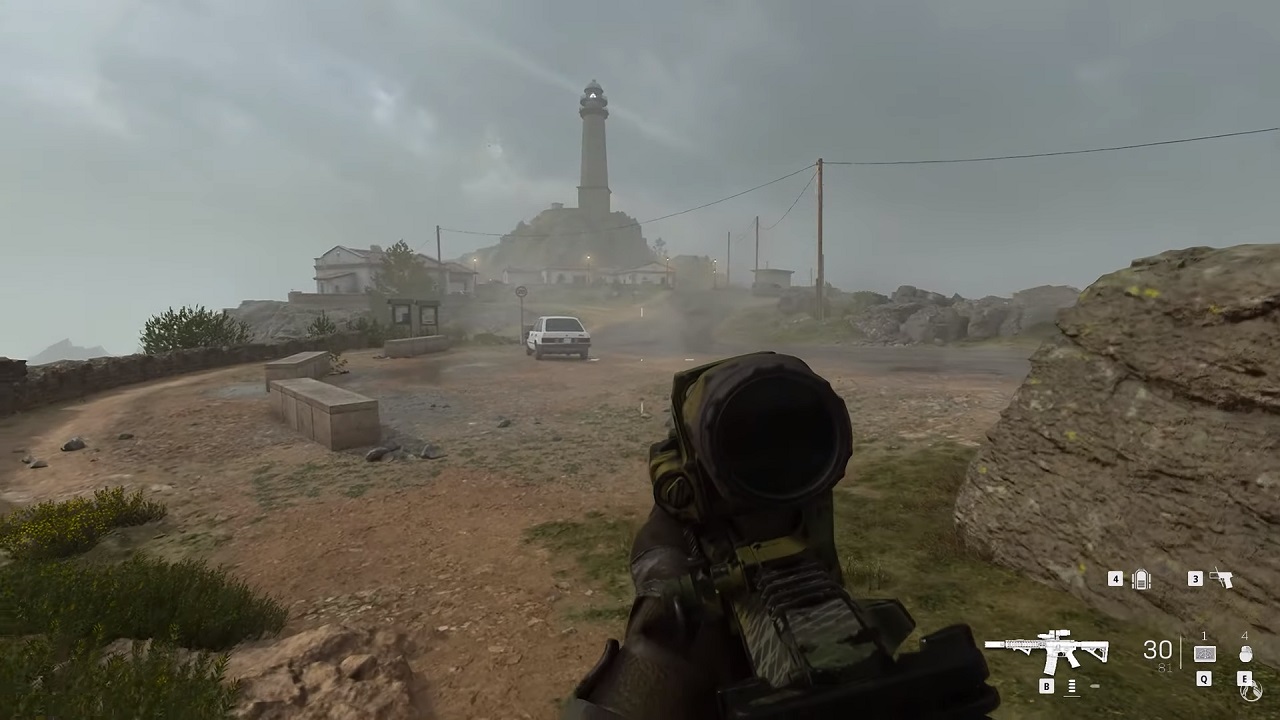Click the pistol secondary weapon icon

tap(1221, 579)
